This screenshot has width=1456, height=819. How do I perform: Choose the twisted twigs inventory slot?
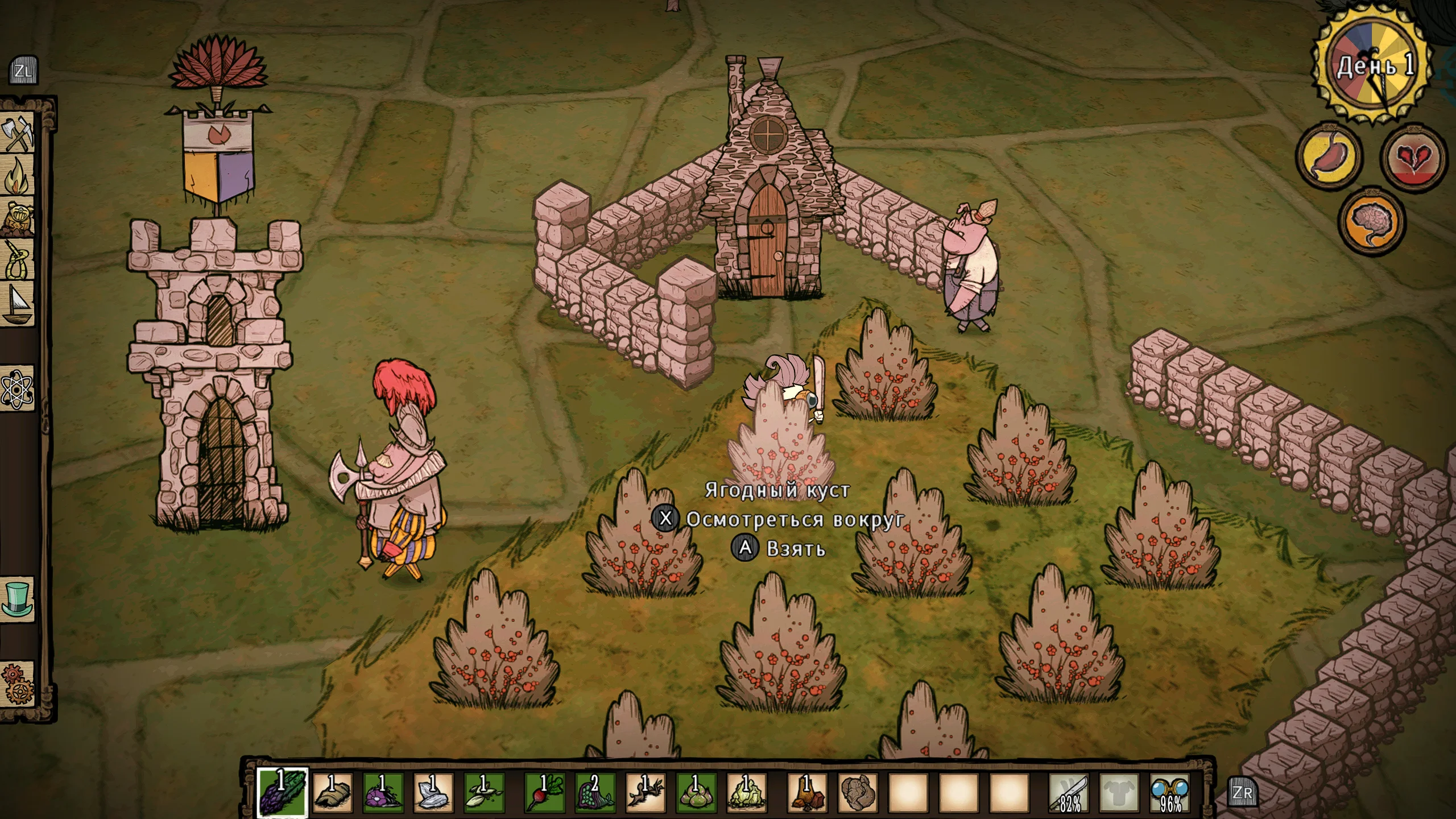click(x=645, y=792)
